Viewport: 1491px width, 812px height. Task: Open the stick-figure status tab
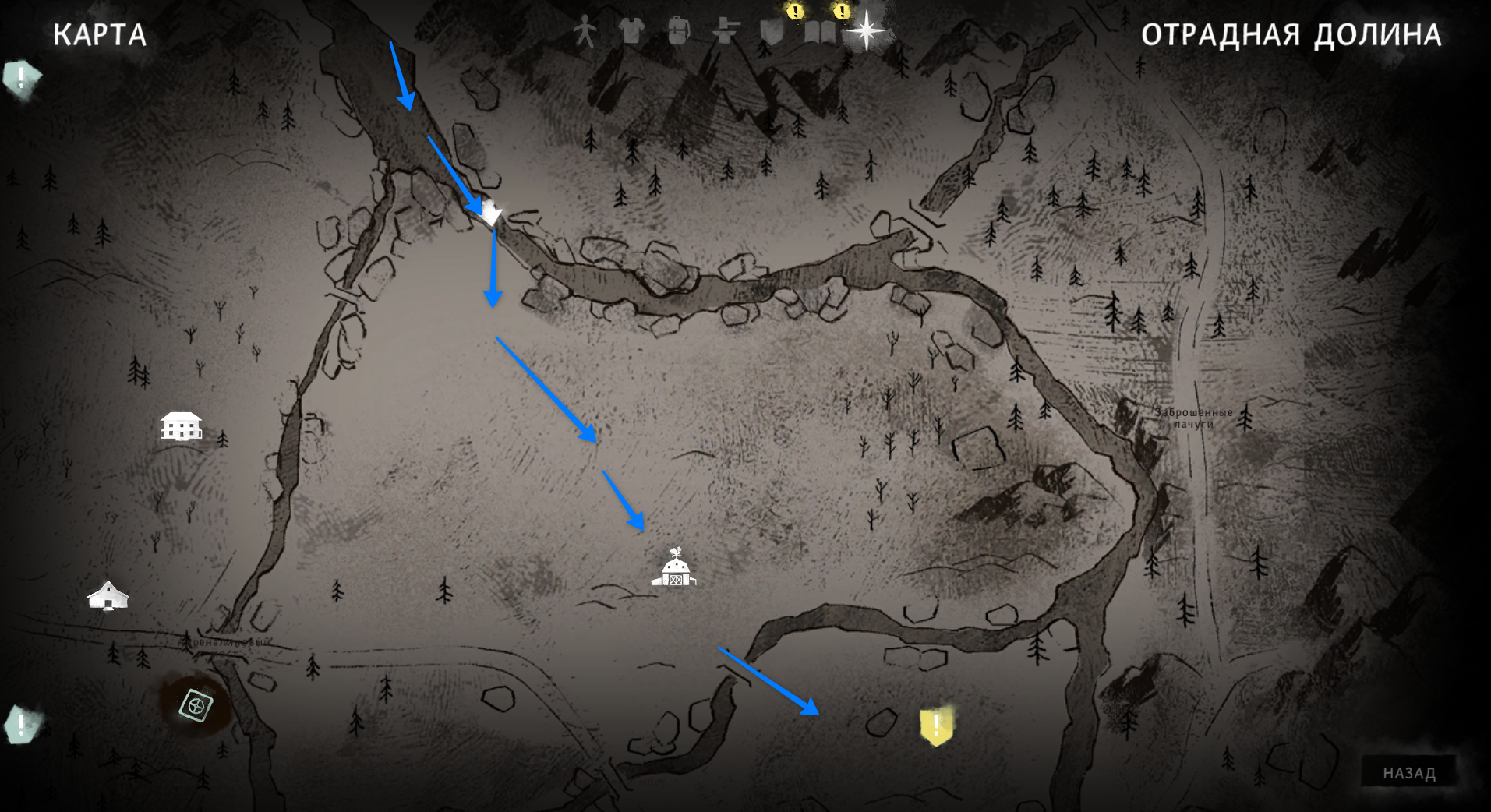coord(585,33)
